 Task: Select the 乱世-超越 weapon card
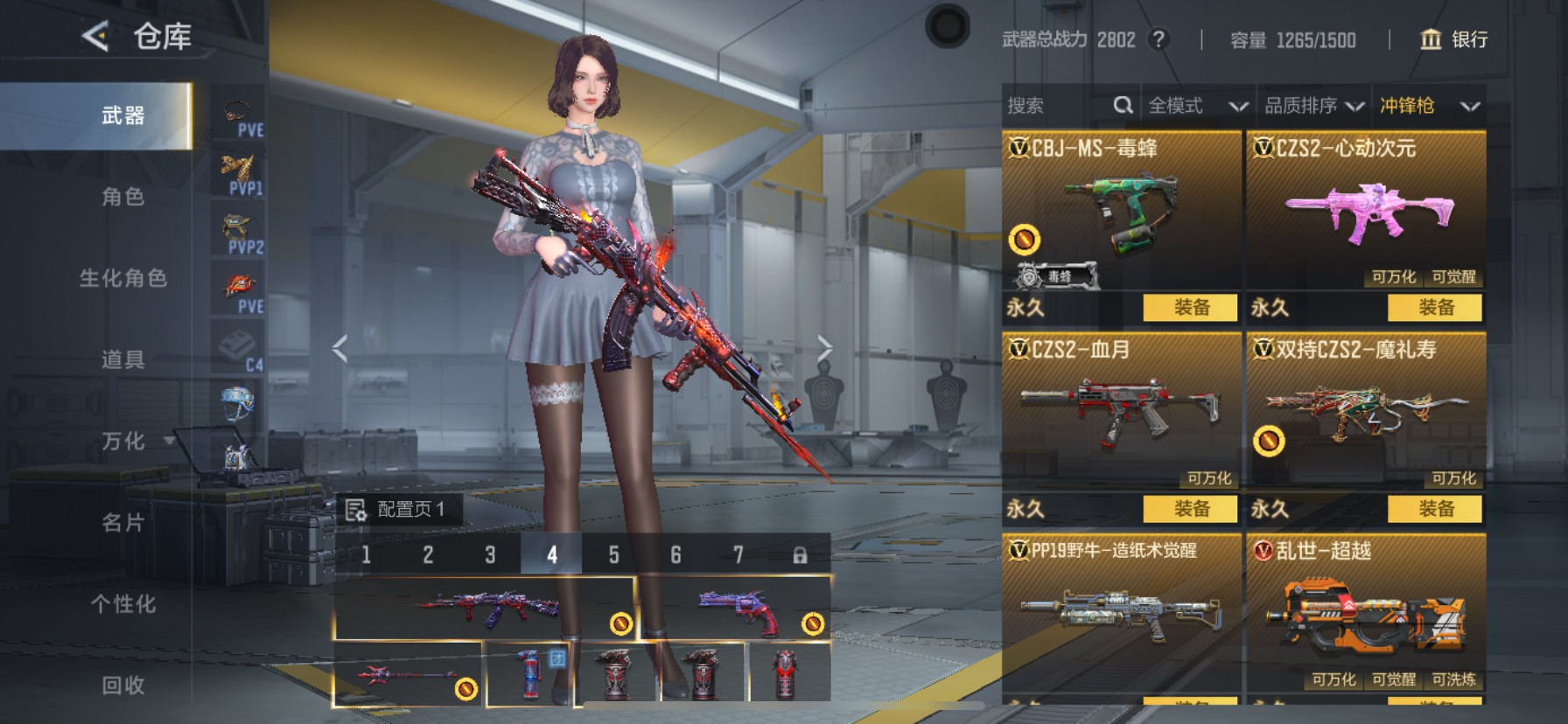tap(1365, 612)
